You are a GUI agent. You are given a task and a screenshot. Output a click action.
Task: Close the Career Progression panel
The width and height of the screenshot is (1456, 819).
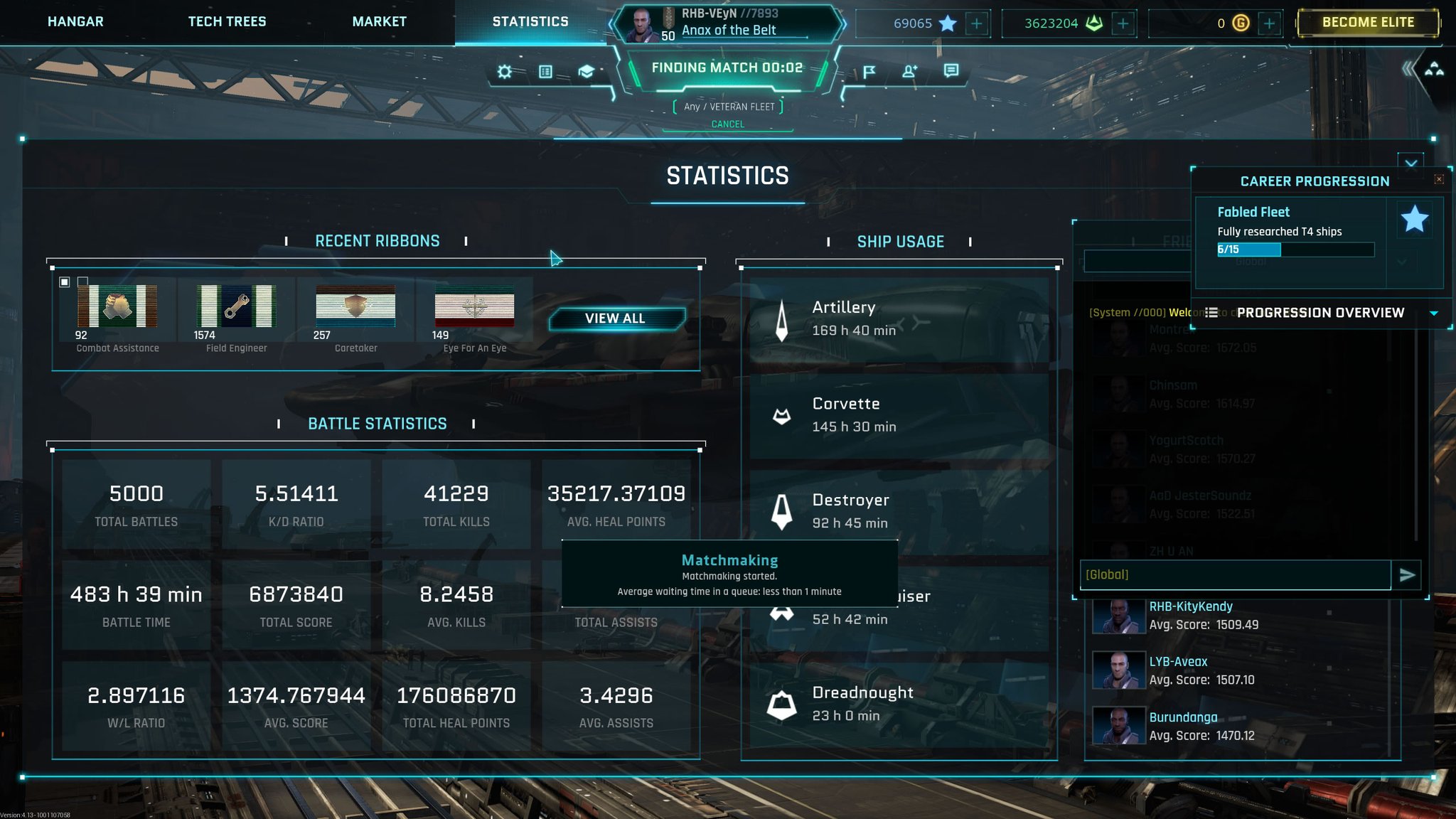1439,179
